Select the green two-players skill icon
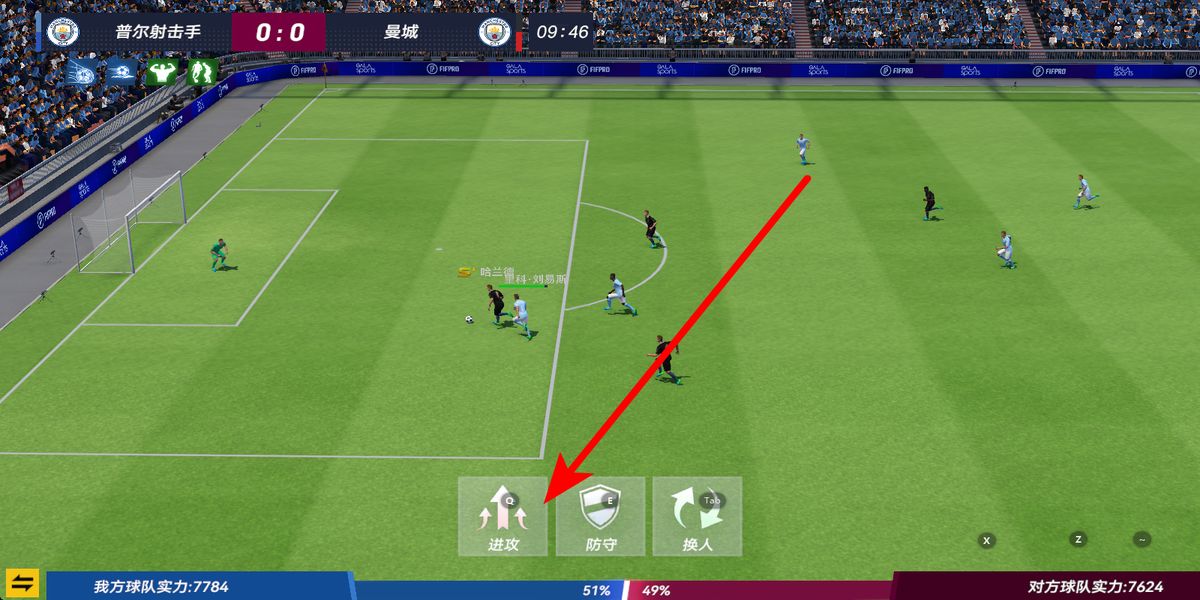This screenshot has height=600, width=1200. (x=202, y=72)
